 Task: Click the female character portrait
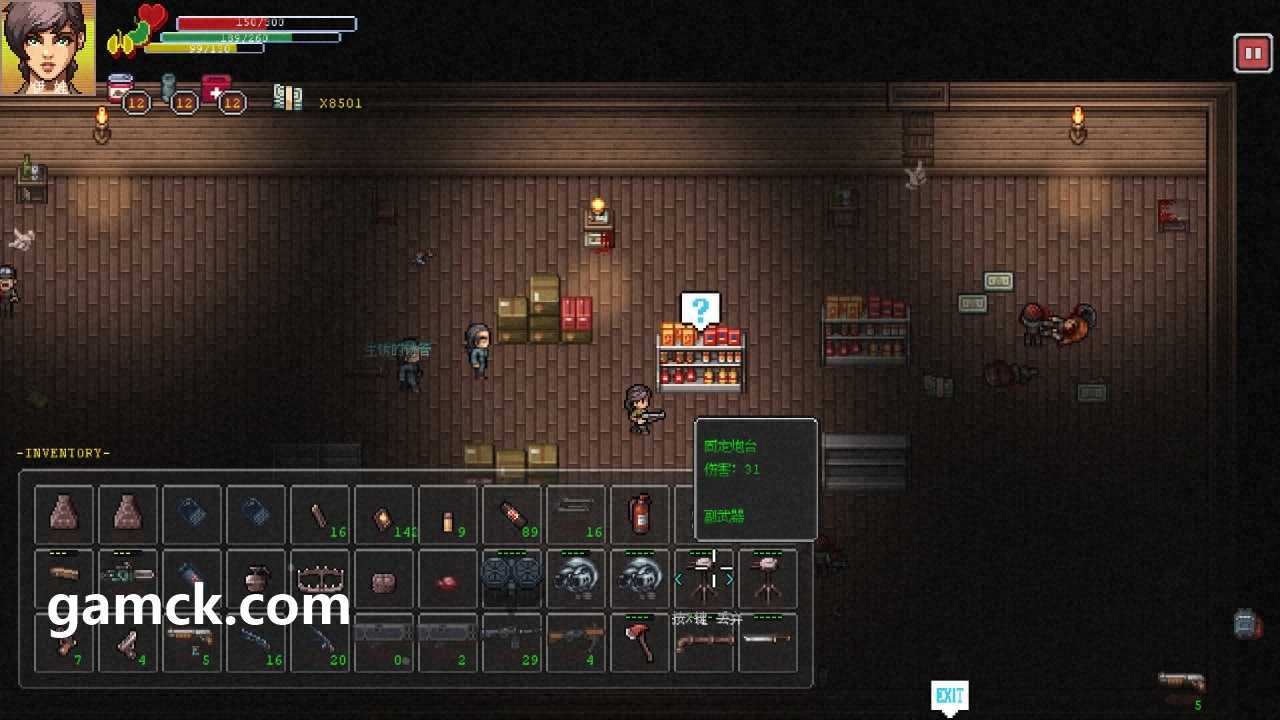click(48, 47)
